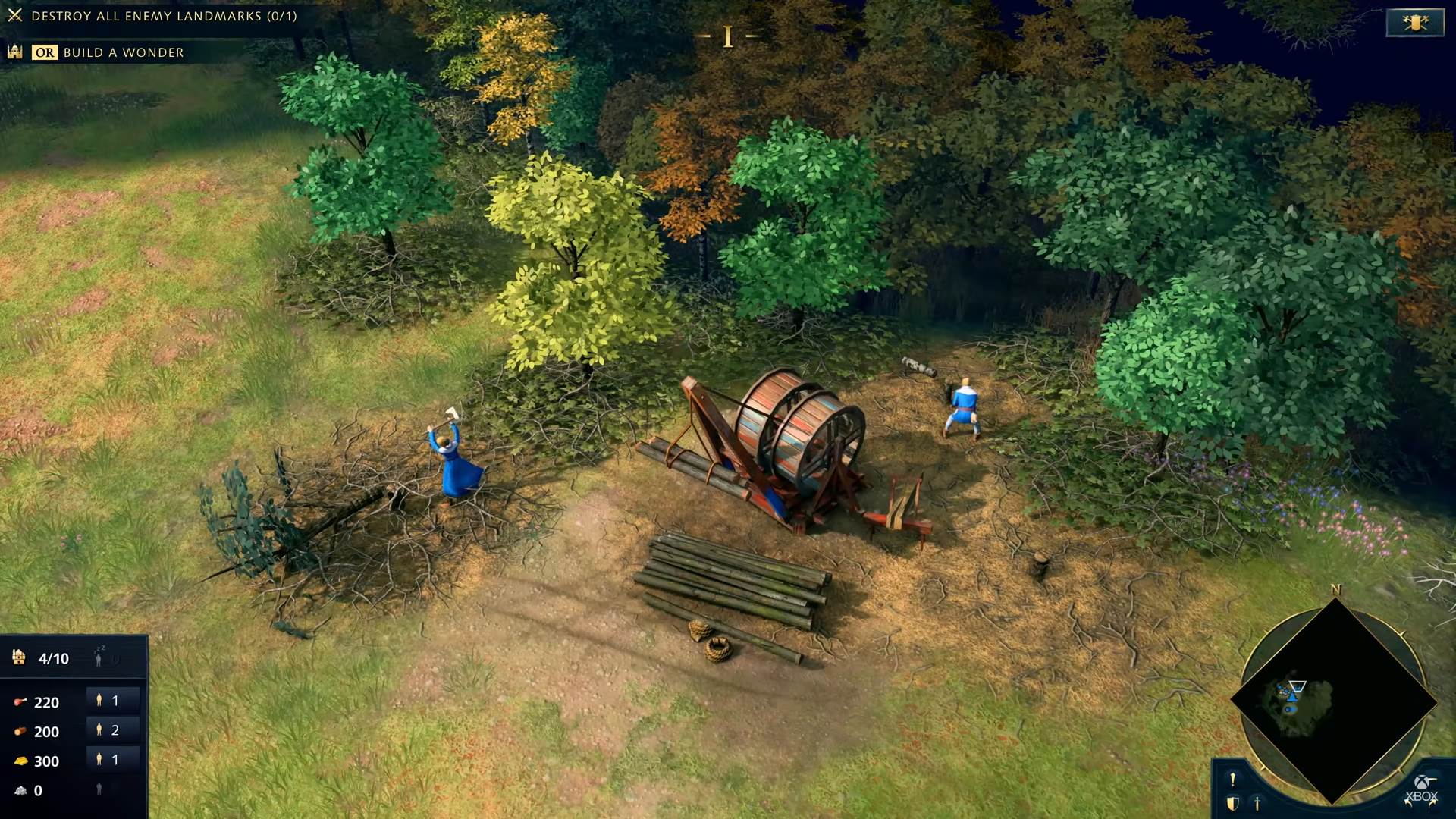The image size is (1456, 819).
Task: Expand the Age I indicator at top center
Action: (728, 35)
